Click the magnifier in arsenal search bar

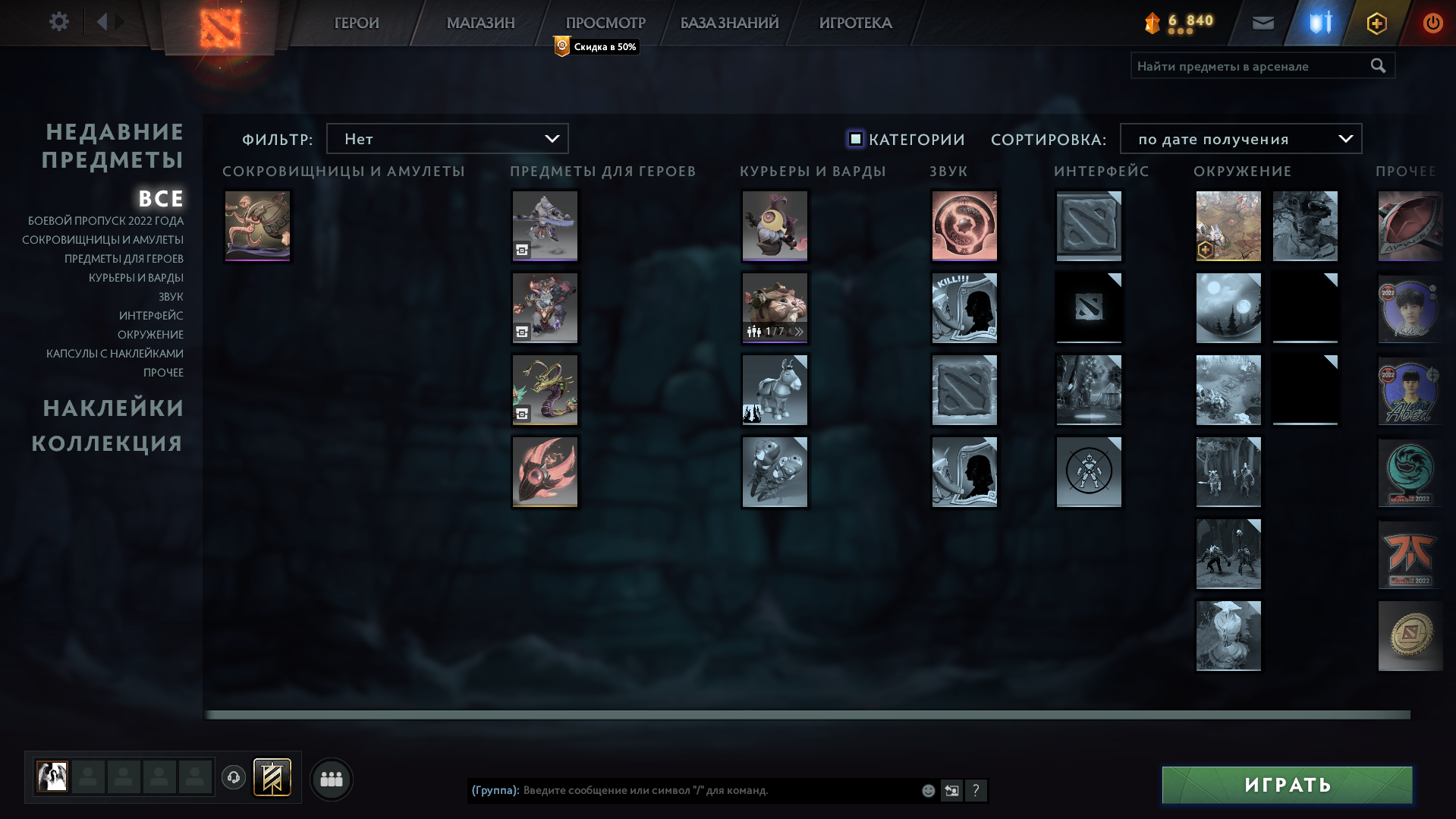[x=1378, y=66]
